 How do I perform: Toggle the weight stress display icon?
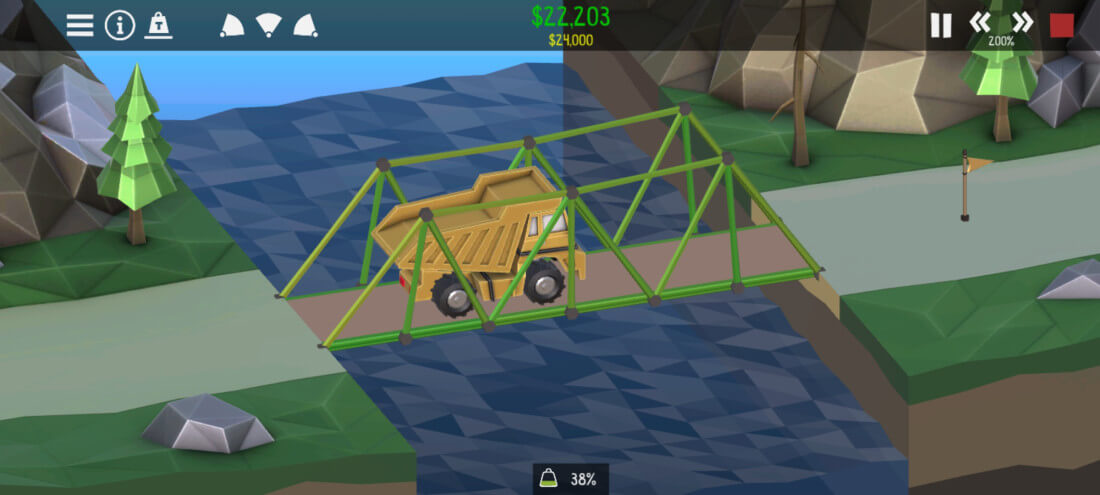[158, 25]
